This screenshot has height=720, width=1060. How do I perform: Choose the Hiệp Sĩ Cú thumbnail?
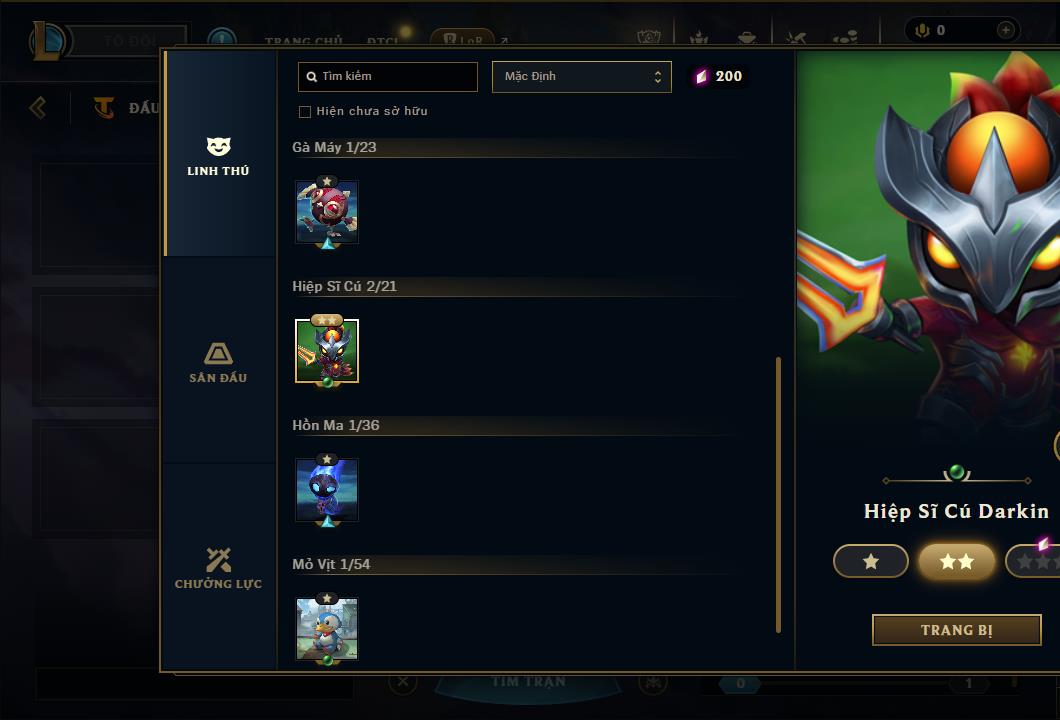(x=327, y=351)
